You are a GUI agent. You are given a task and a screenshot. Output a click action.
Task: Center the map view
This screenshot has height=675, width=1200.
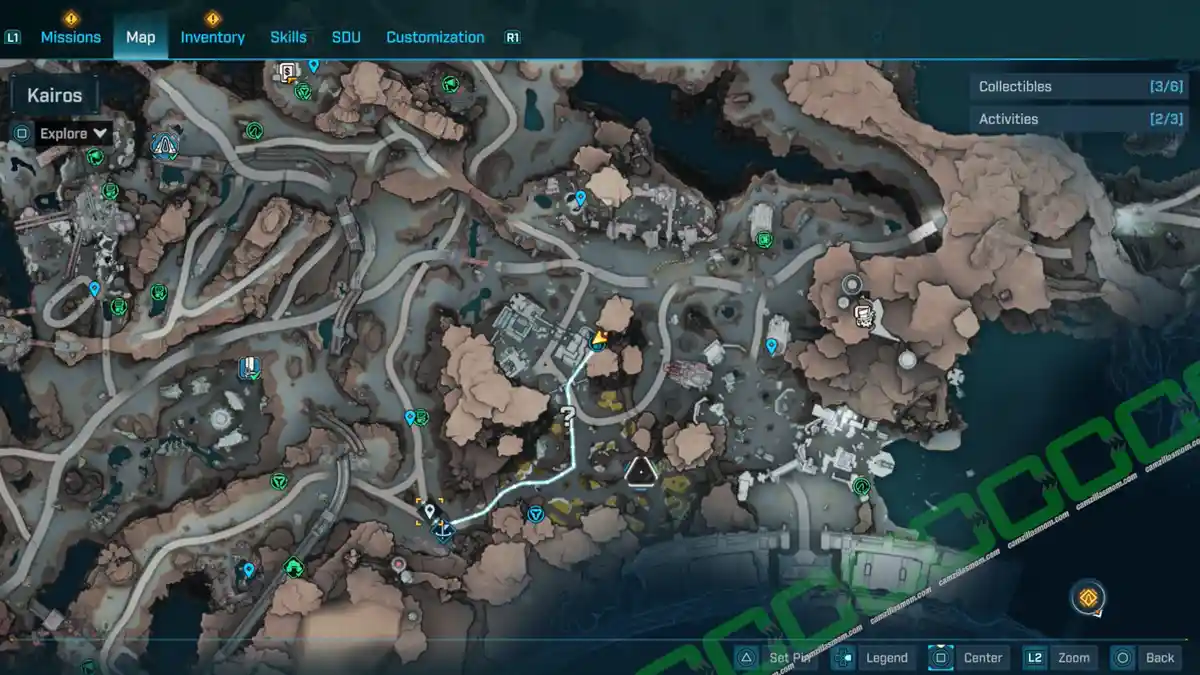point(969,657)
